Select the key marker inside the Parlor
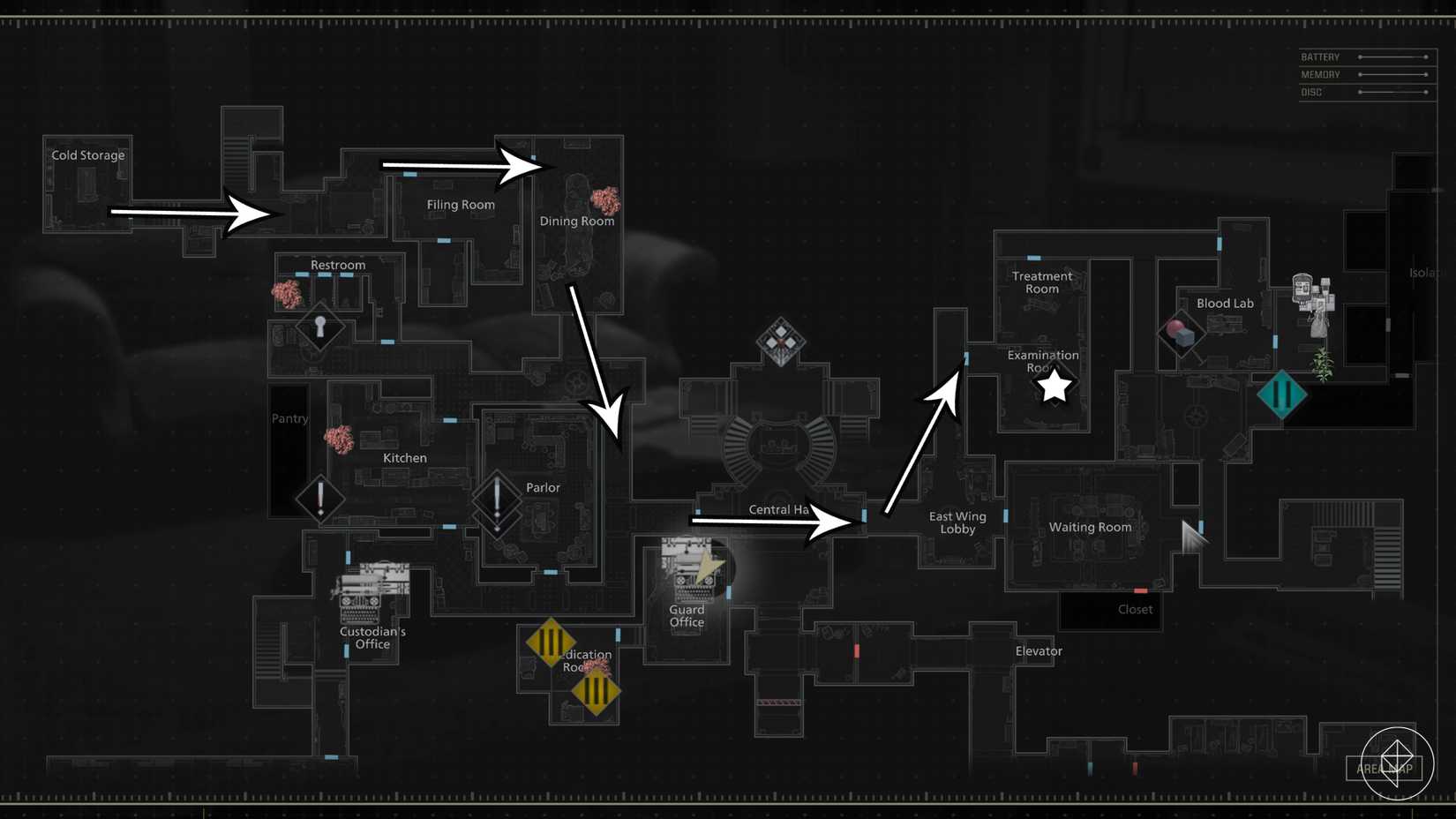The height and width of the screenshot is (819, 1456). click(x=496, y=499)
